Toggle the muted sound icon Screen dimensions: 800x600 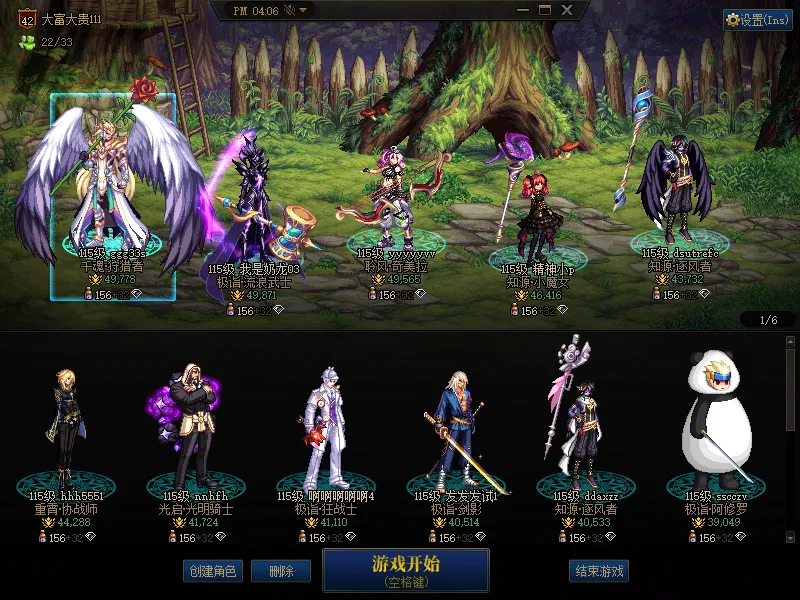pyautogui.click(x=289, y=10)
